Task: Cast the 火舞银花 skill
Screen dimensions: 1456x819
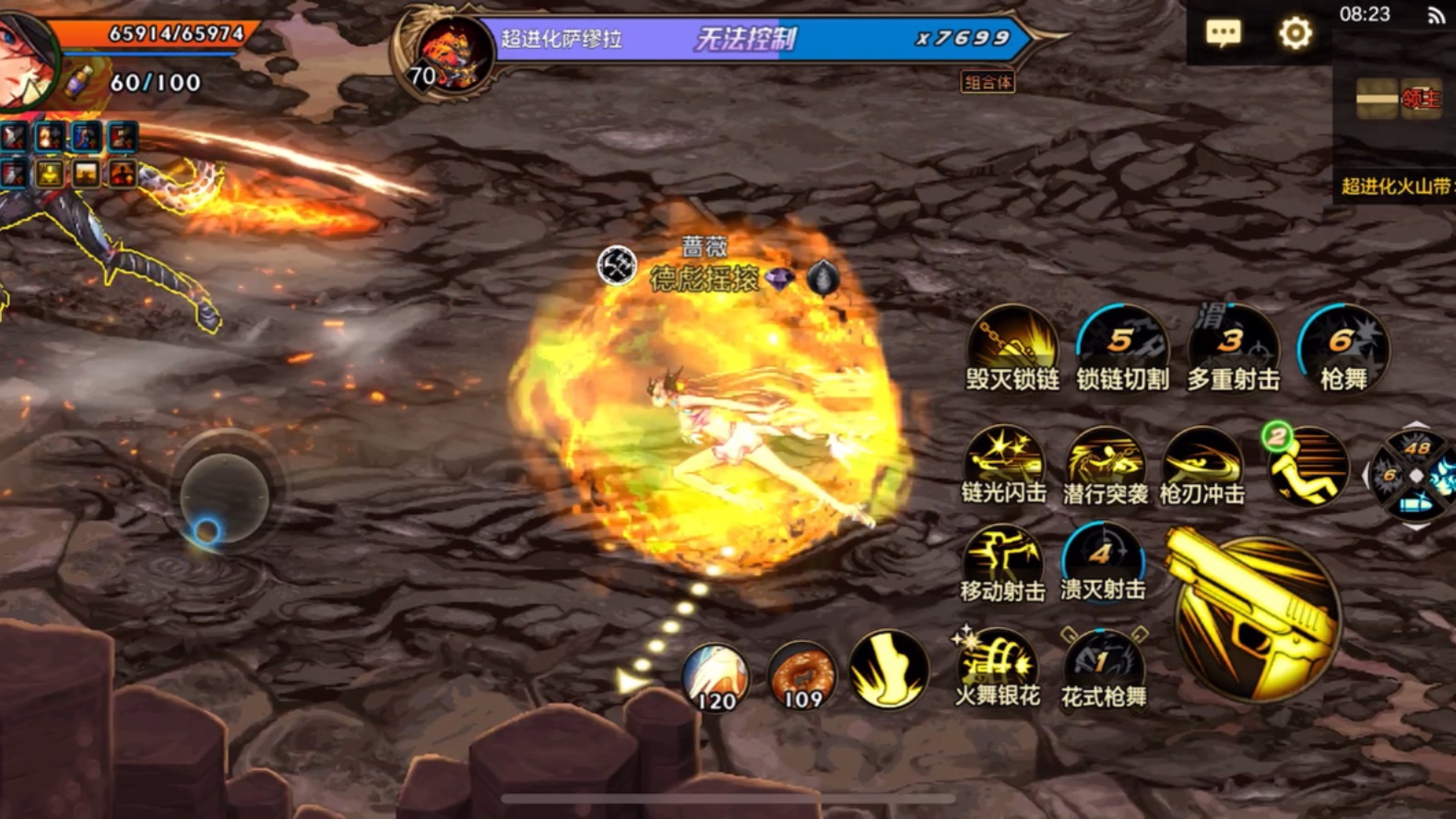Action: point(998,663)
